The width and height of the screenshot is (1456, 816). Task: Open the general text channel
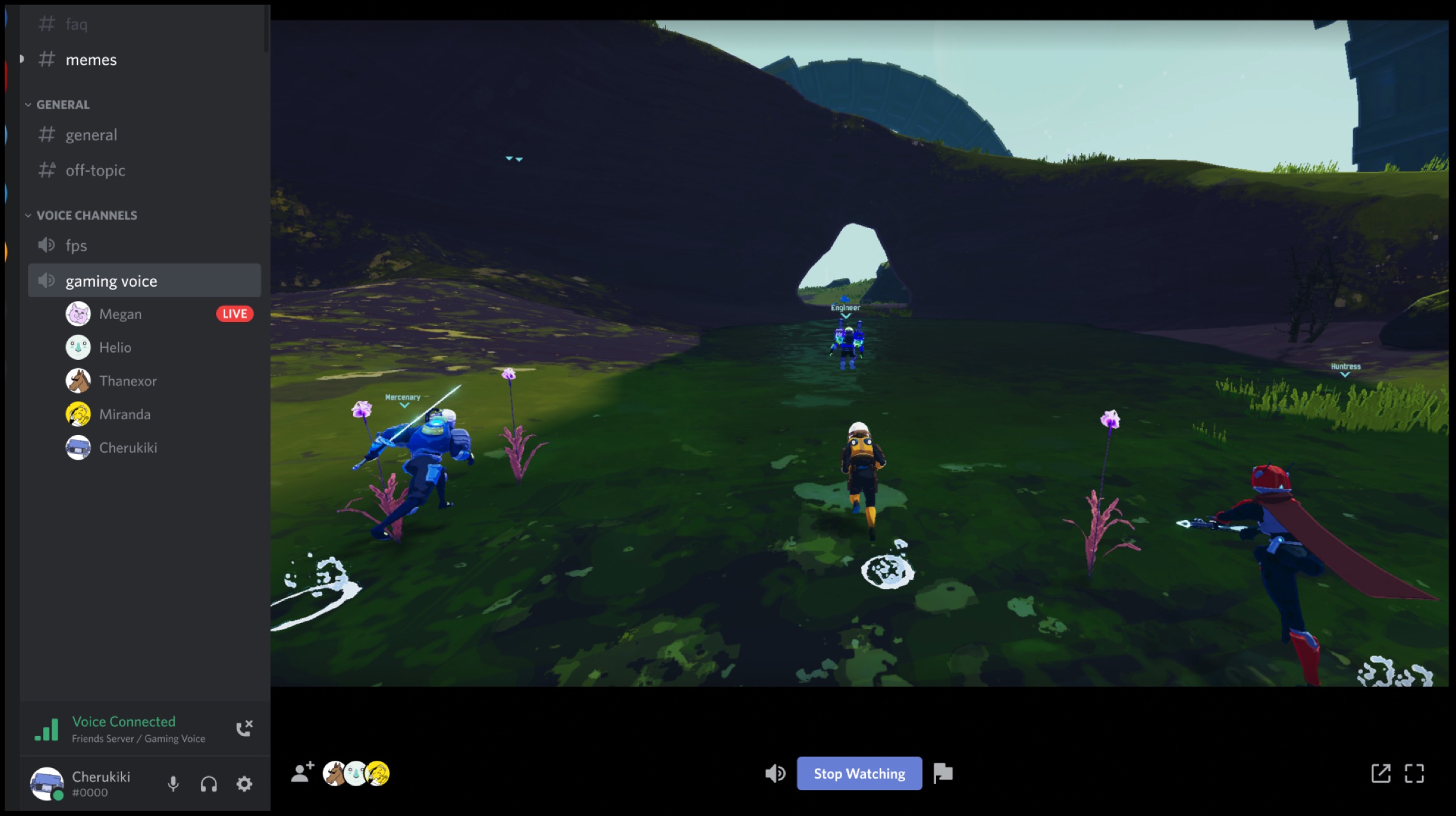coord(92,135)
